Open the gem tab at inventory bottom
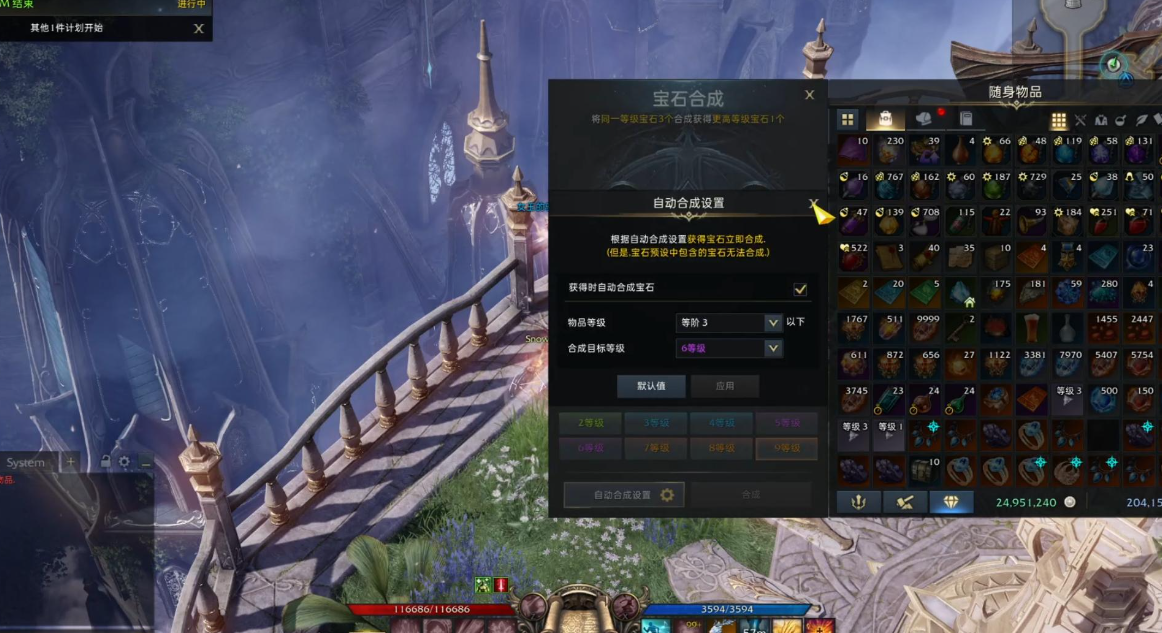The width and height of the screenshot is (1162, 633). click(950, 502)
